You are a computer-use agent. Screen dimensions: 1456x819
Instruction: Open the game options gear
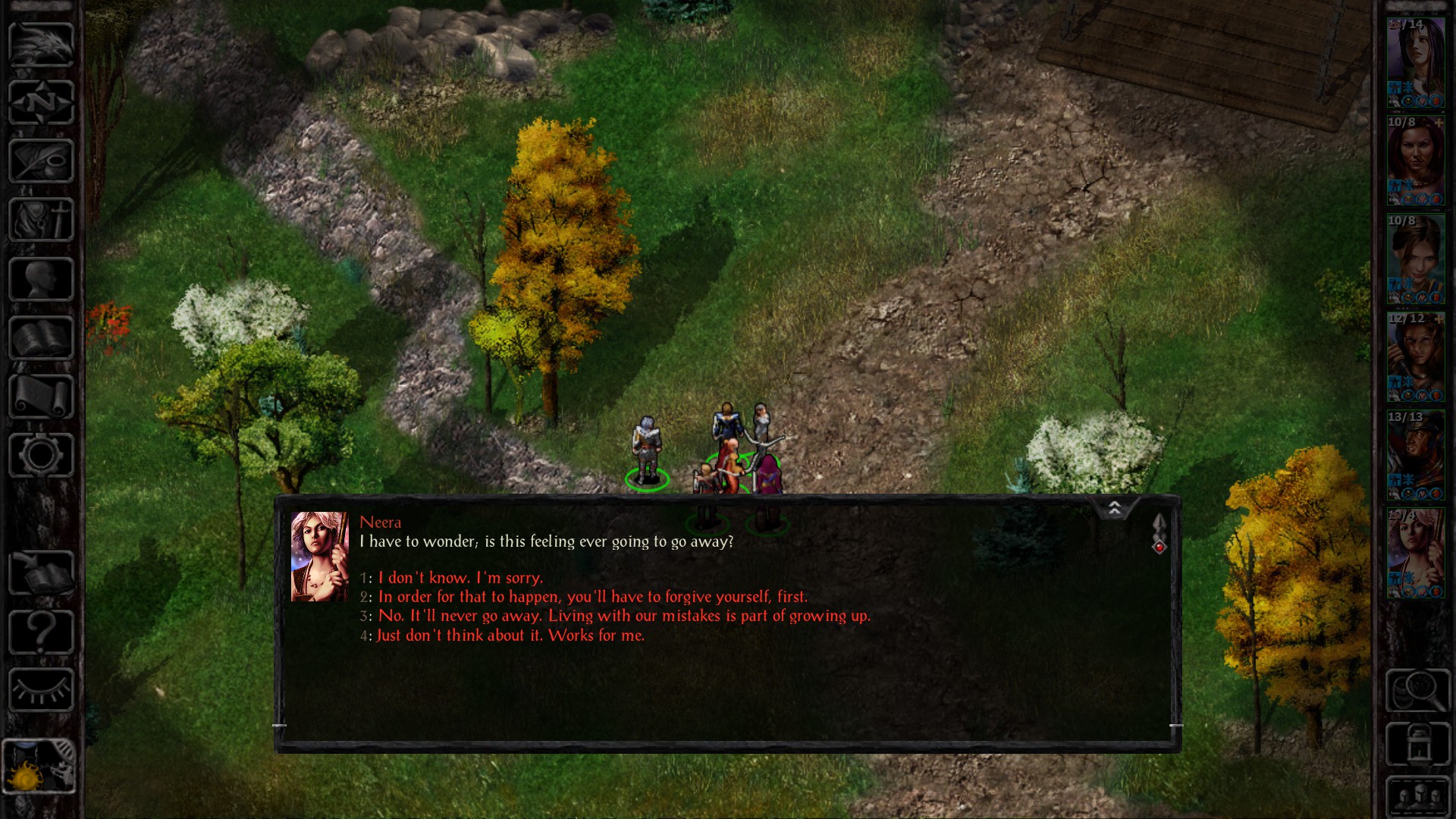tap(42, 453)
